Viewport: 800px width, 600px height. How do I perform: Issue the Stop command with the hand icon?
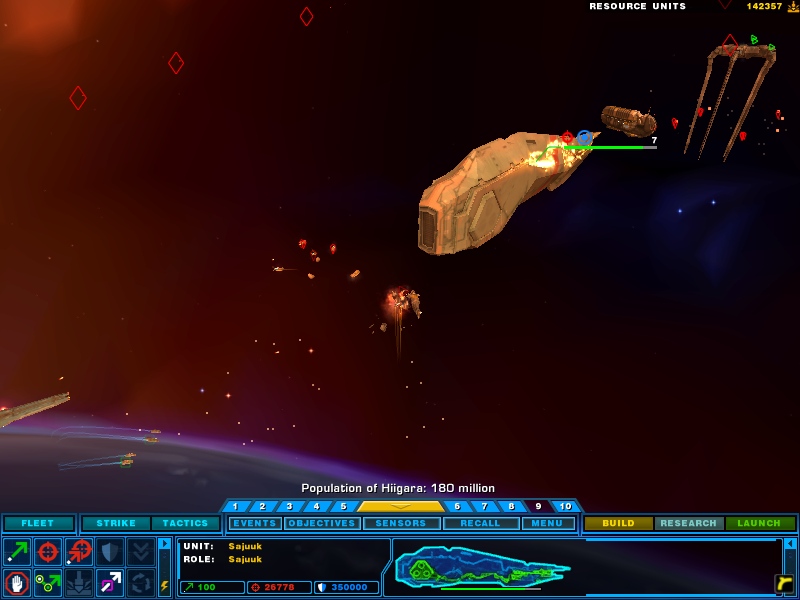click(x=17, y=582)
